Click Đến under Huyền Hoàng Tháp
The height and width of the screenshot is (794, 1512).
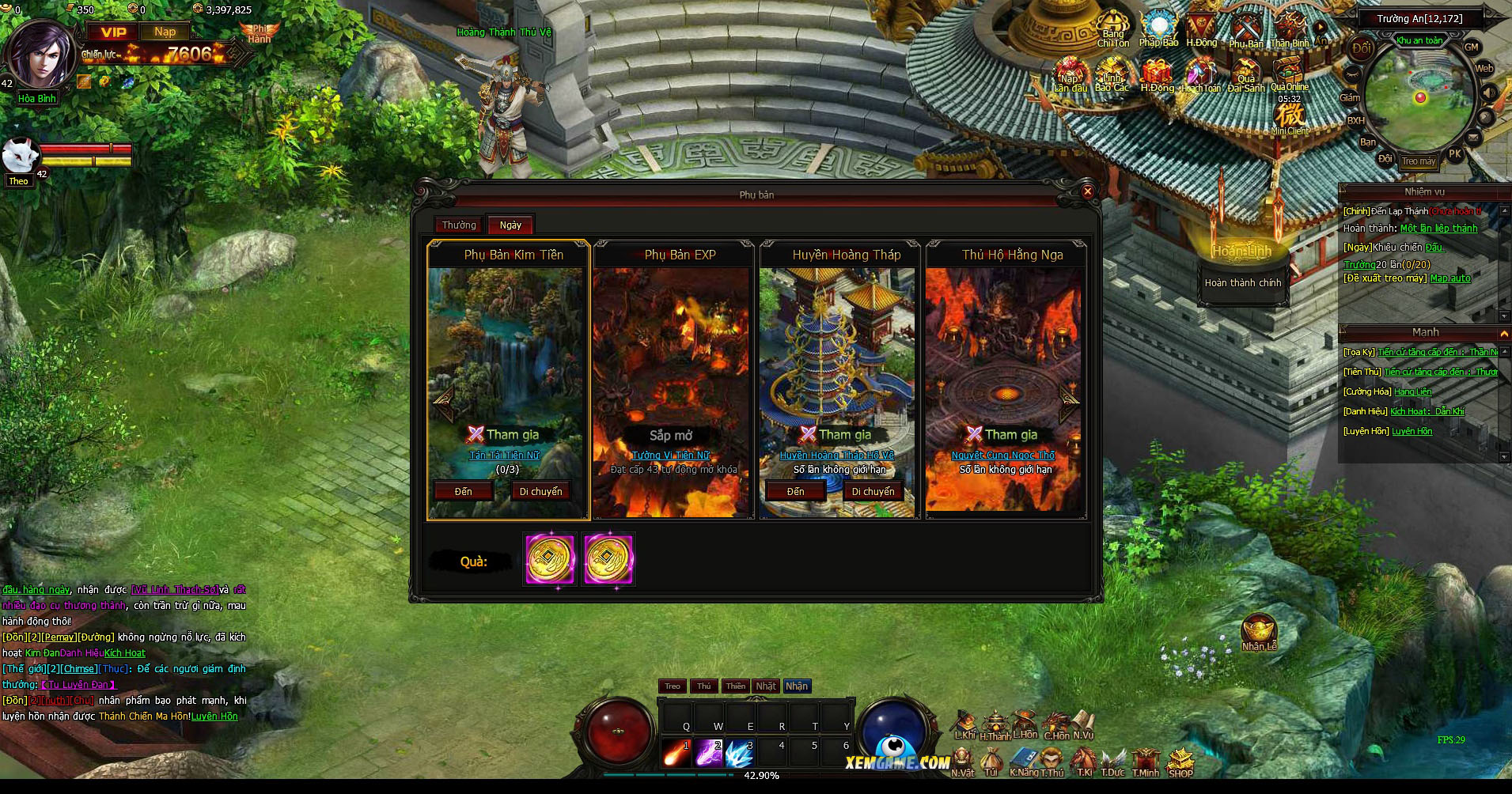tap(795, 491)
